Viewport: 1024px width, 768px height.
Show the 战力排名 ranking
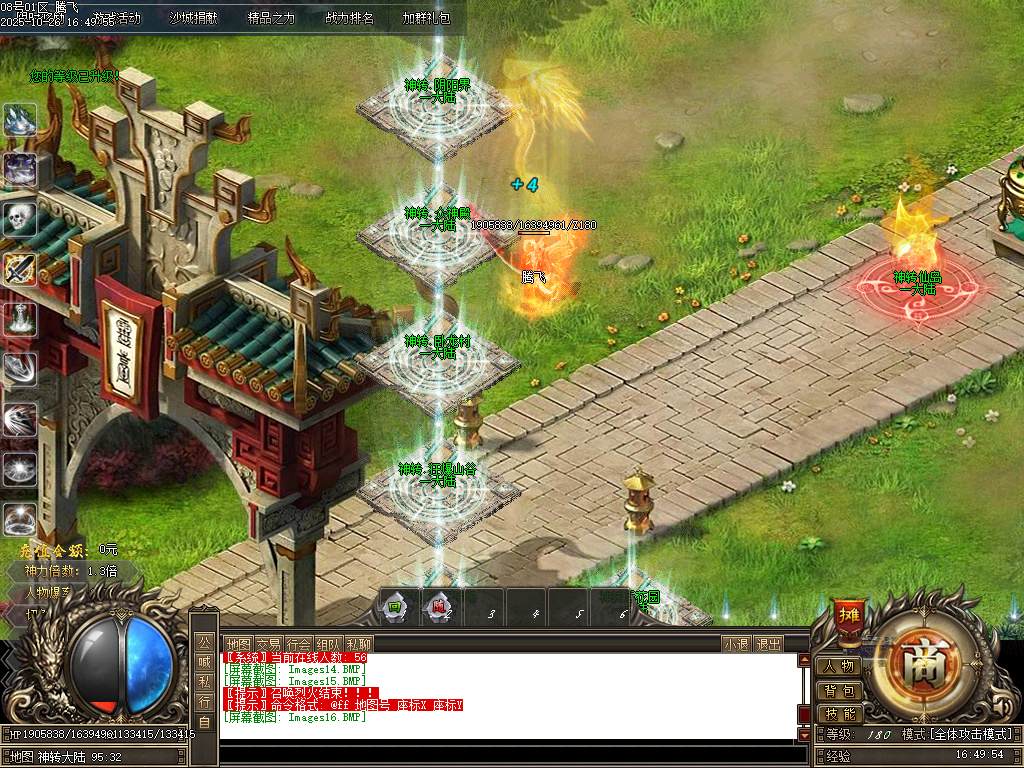[349, 18]
